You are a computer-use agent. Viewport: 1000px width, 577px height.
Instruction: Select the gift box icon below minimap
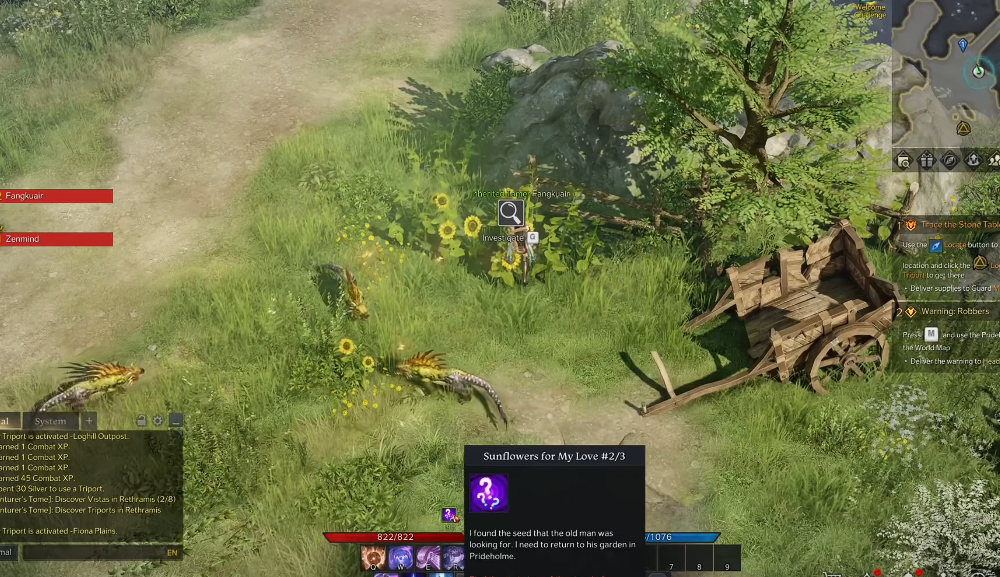(926, 160)
